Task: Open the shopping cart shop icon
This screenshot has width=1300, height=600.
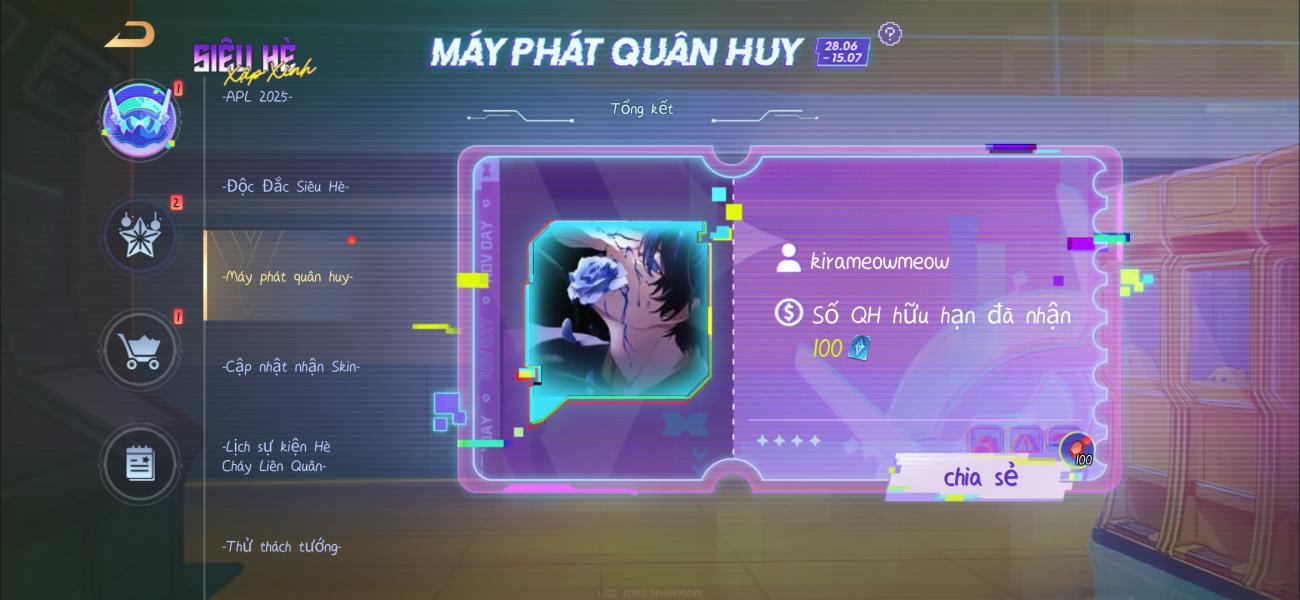Action: pyautogui.click(x=141, y=350)
